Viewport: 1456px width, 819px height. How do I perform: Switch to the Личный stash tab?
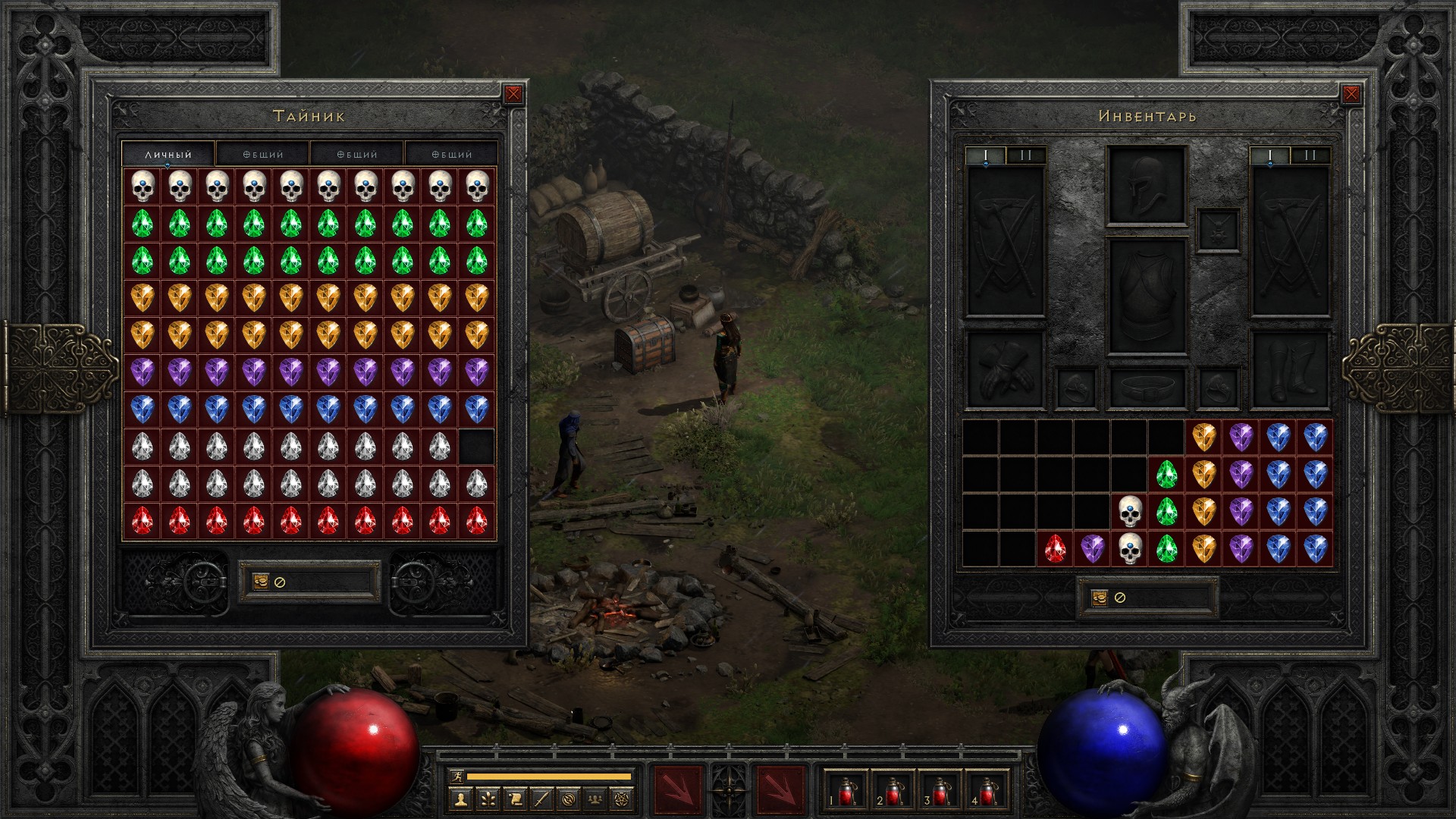pos(168,154)
